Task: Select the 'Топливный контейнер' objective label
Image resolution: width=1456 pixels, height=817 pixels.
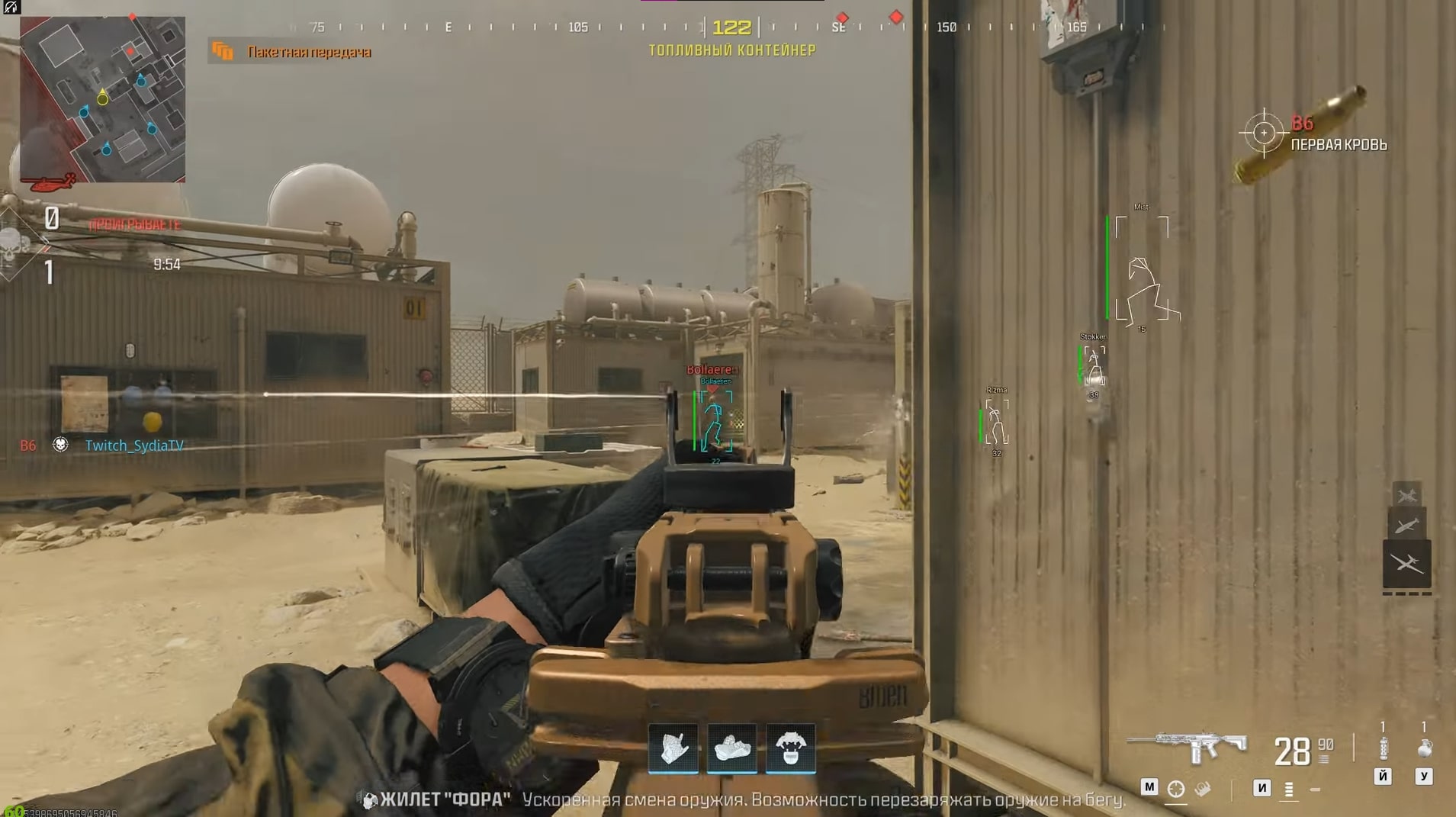Action: 731,50
